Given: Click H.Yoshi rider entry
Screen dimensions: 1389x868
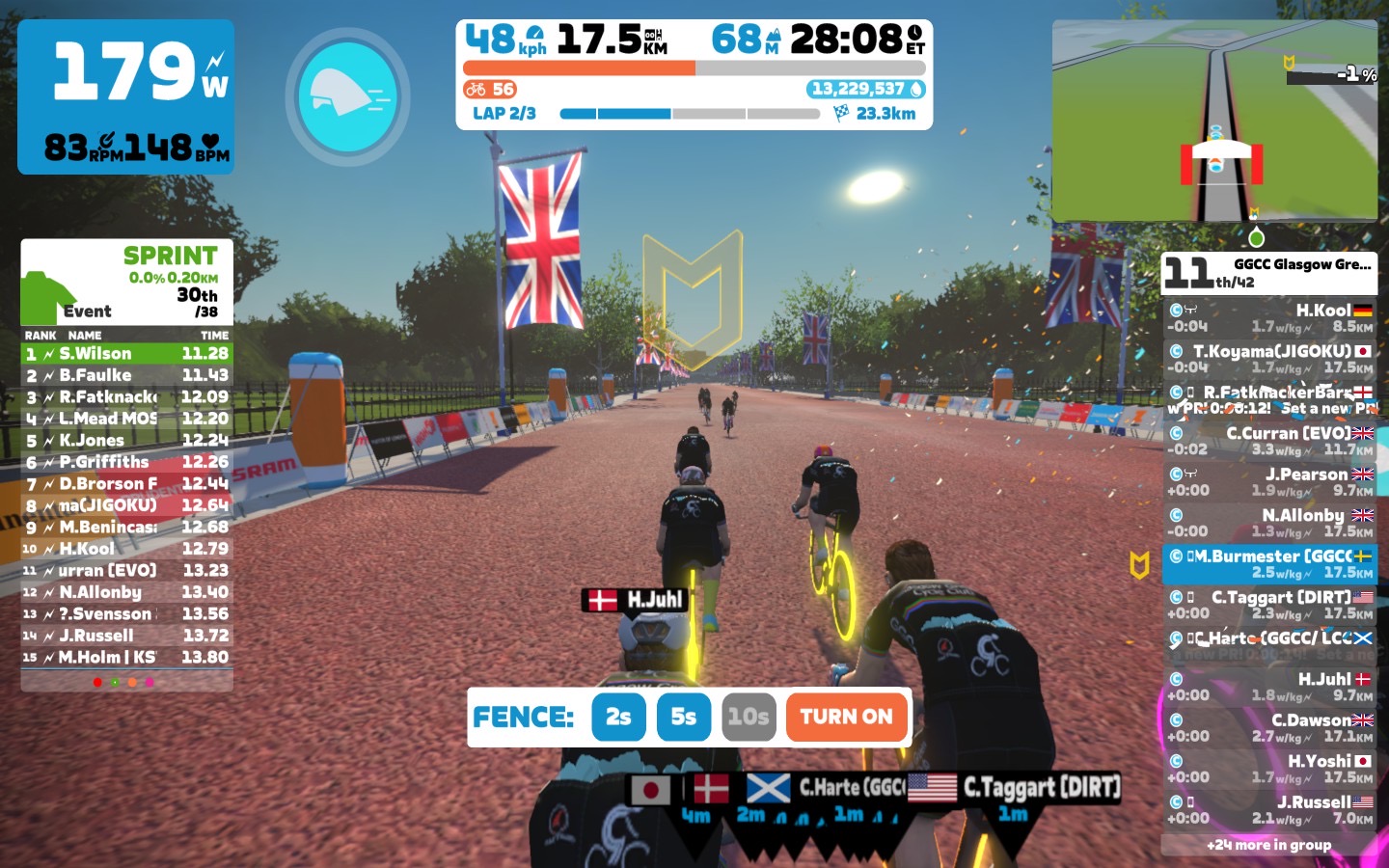Looking at the screenshot, I should (x=1268, y=769).
